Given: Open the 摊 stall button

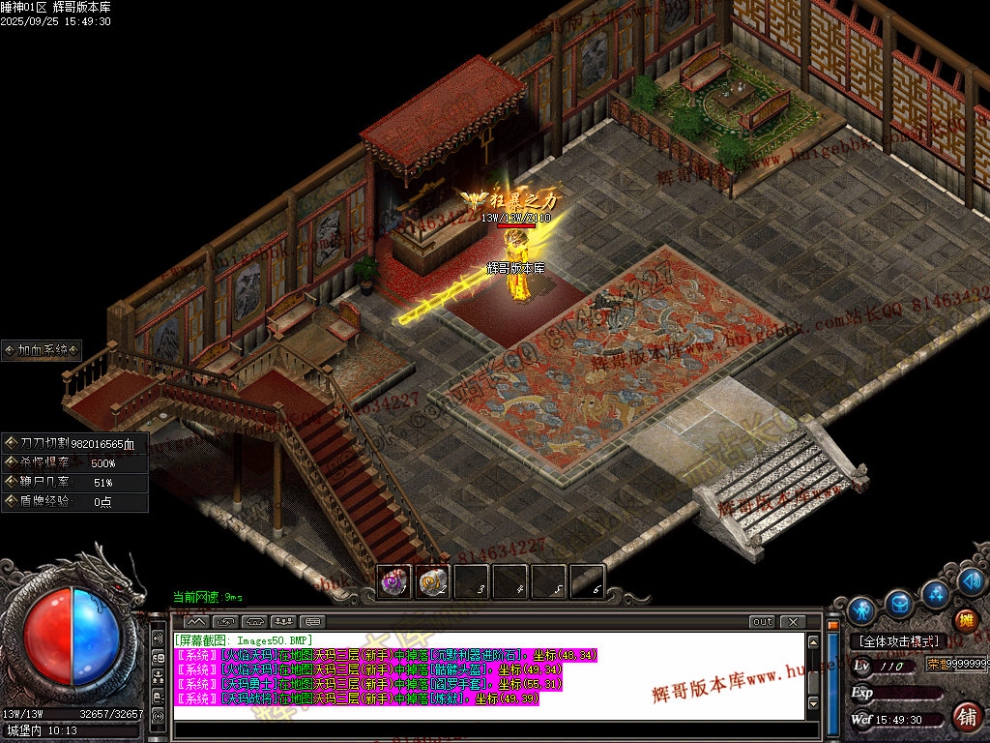Looking at the screenshot, I should (965, 620).
